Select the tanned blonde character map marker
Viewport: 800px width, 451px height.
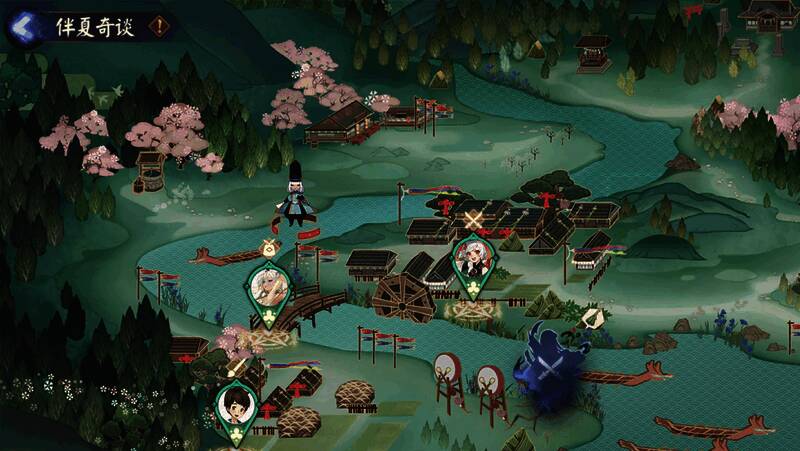(268, 288)
